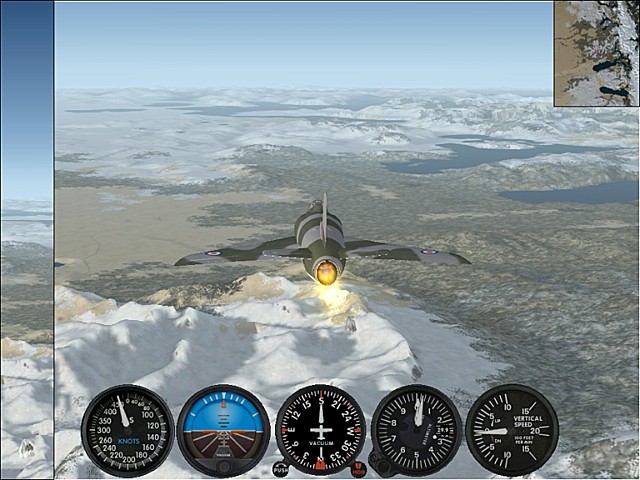Select the altimeter gauge
The image size is (640, 480).
[x=416, y=430]
